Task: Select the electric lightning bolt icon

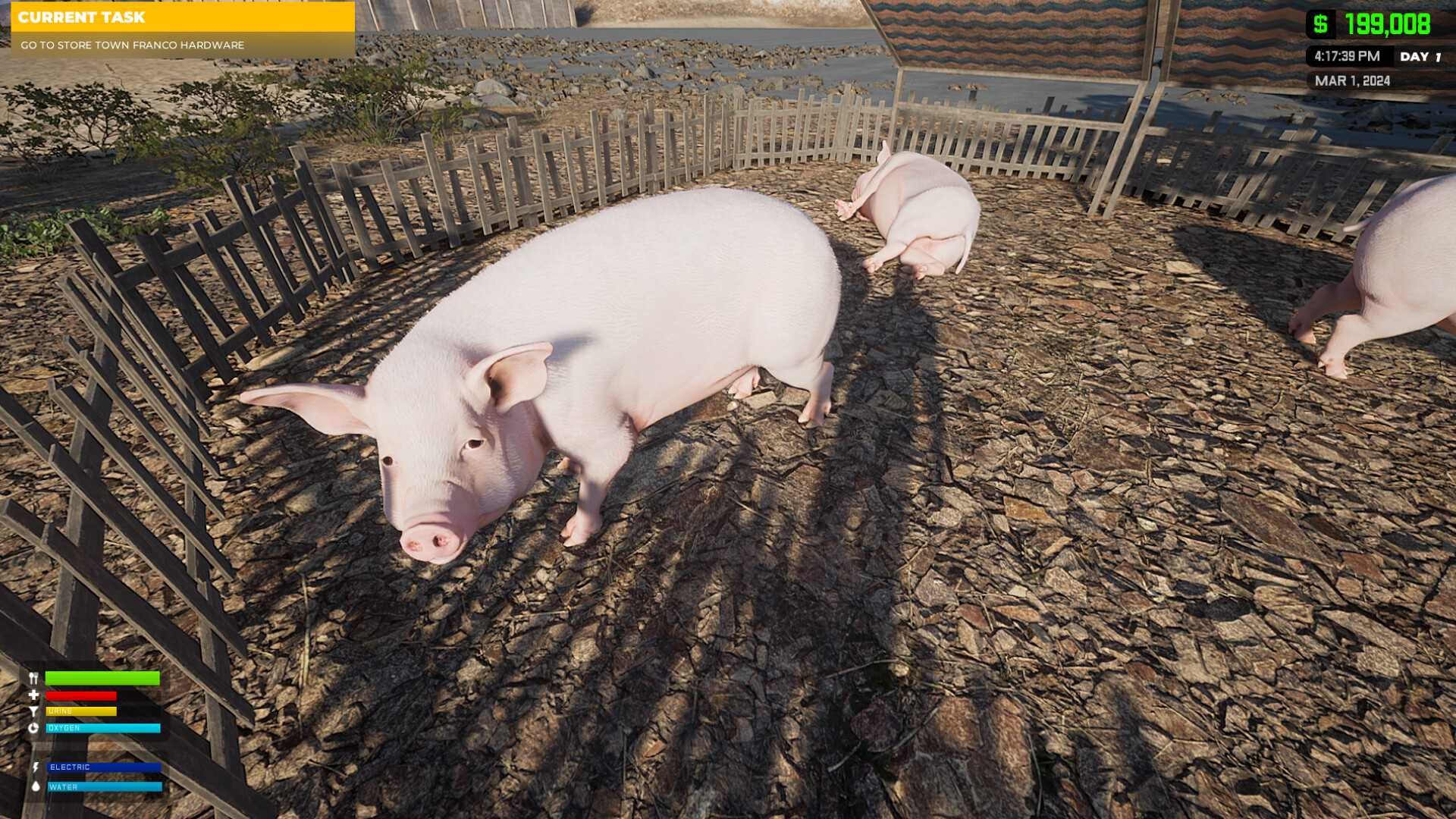Action: pyautogui.click(x=37, y=767)
